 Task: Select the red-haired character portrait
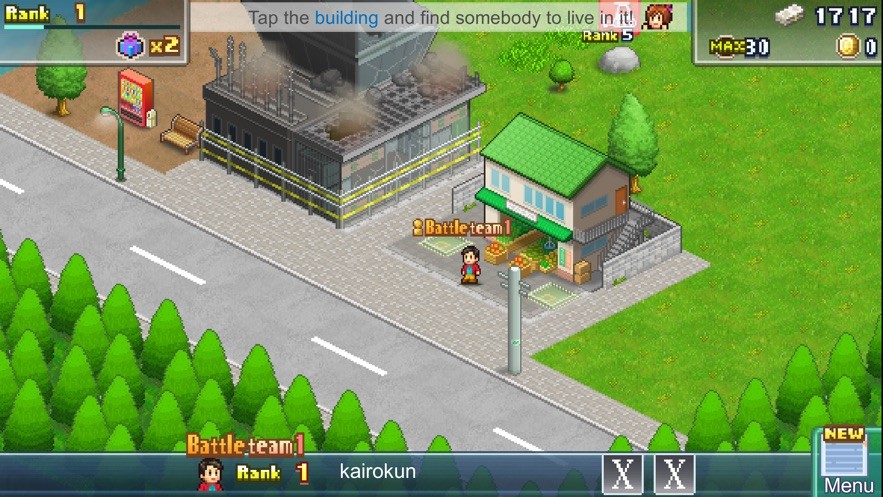[657, 17]
